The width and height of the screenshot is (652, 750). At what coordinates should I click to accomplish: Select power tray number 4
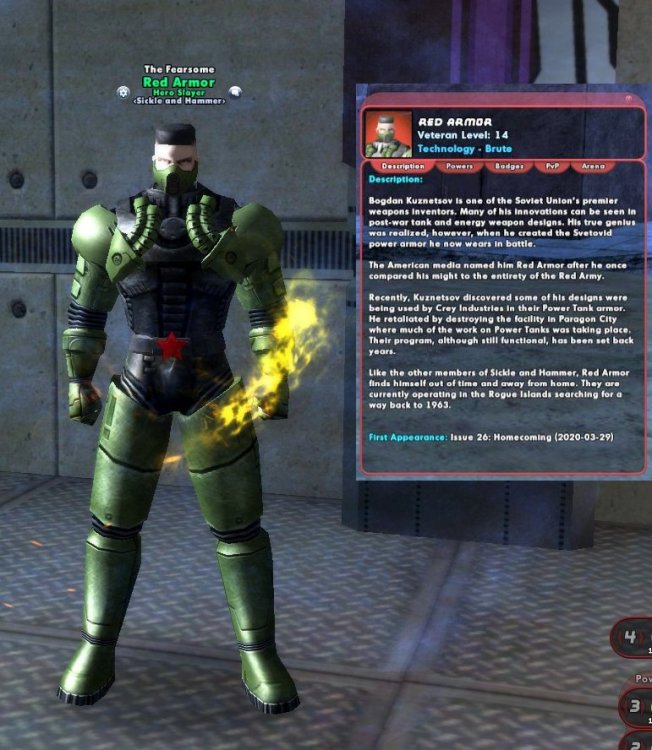click(632, 636)
